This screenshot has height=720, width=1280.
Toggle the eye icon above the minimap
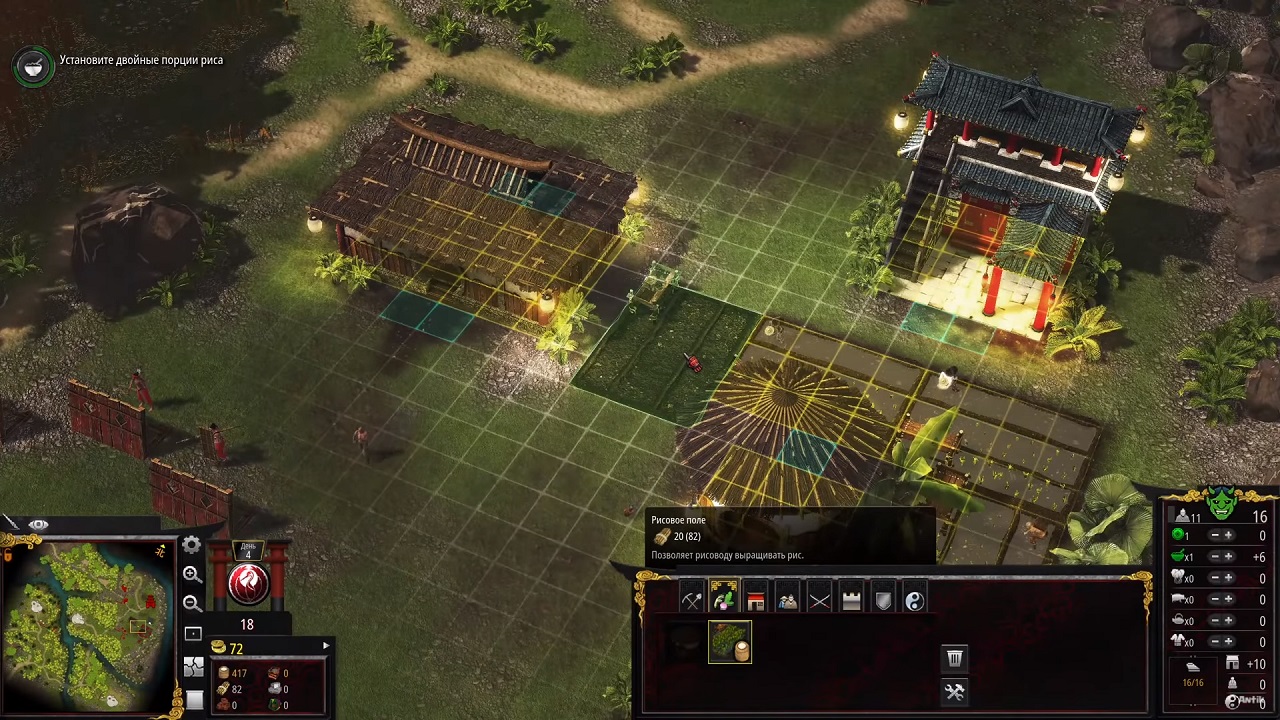pos(38,524)
